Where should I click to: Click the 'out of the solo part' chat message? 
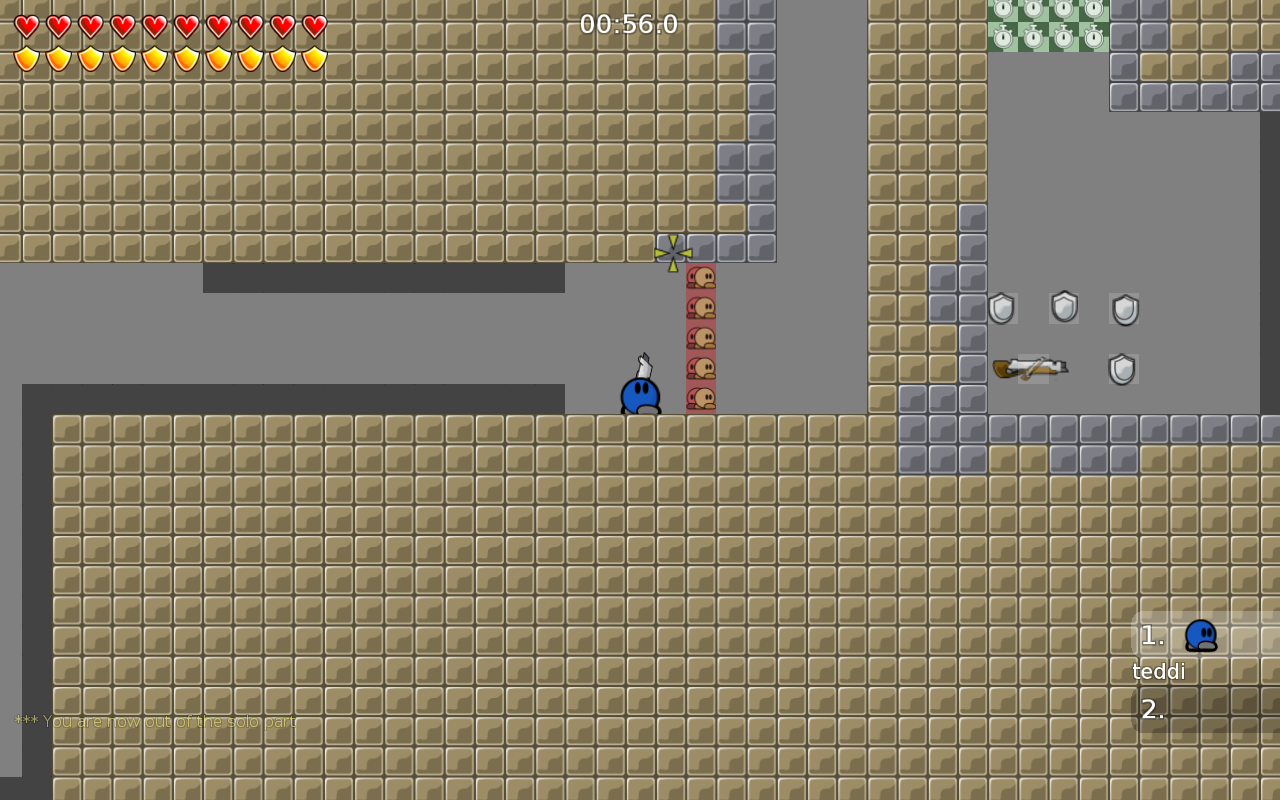click(155, 720)
